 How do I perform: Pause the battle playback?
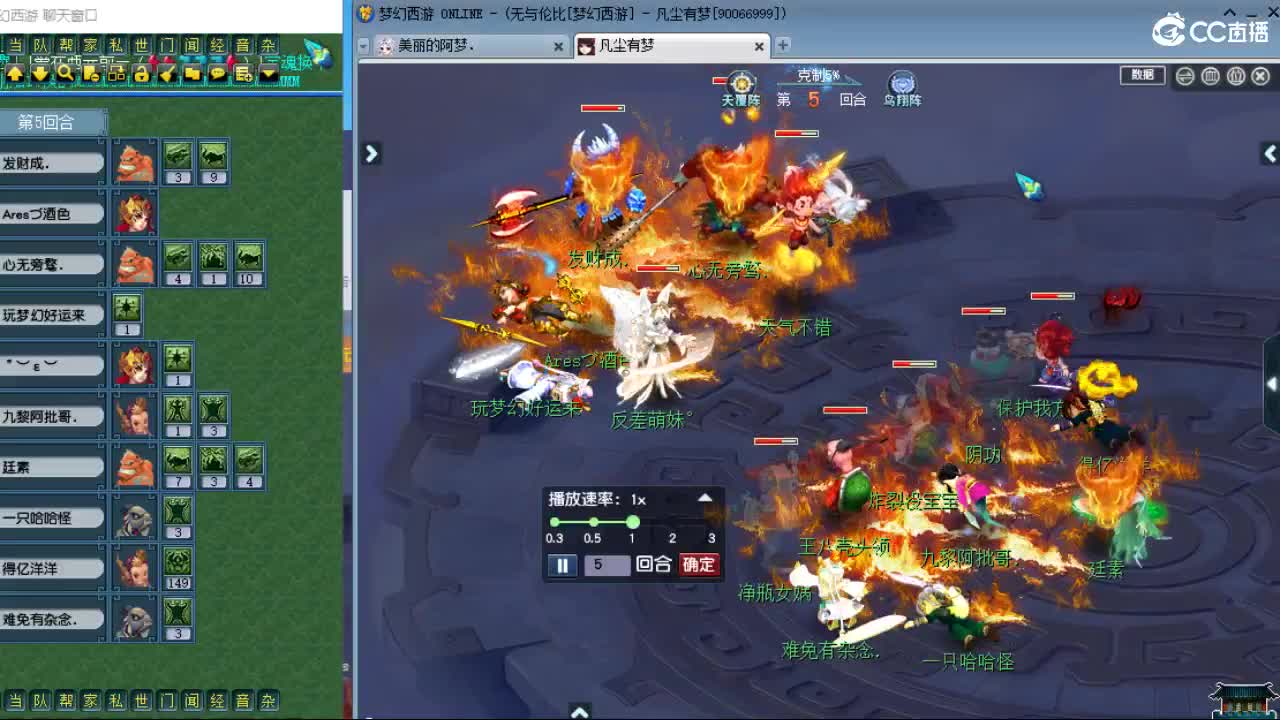pyautogui.click(x=562, y=565)
